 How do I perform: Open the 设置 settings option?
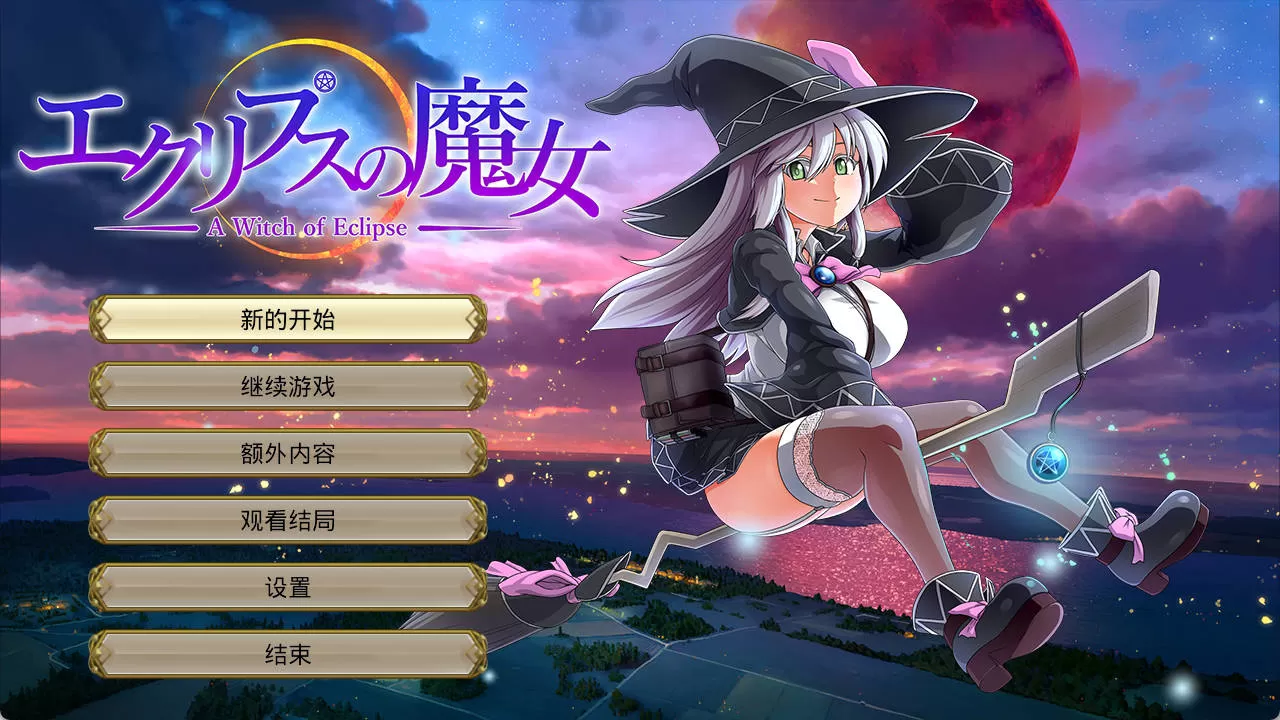(288, 587)
